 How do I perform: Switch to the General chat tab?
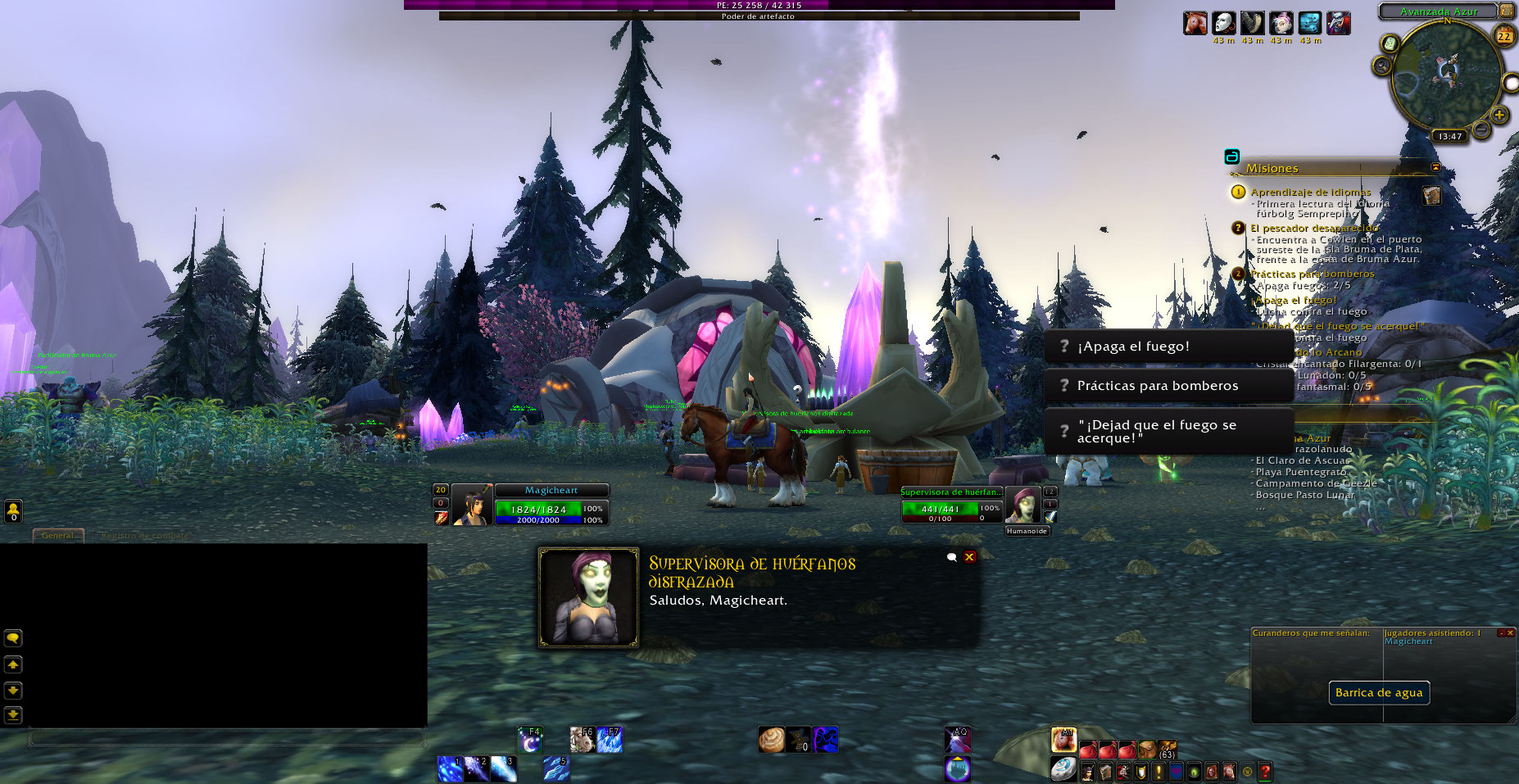59,536
